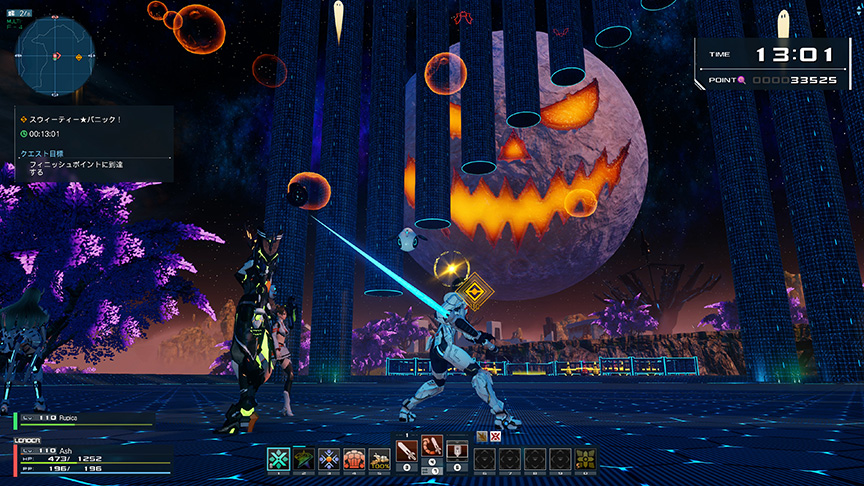Use the rainbow star hotbar item

click(x=304, y=458)
